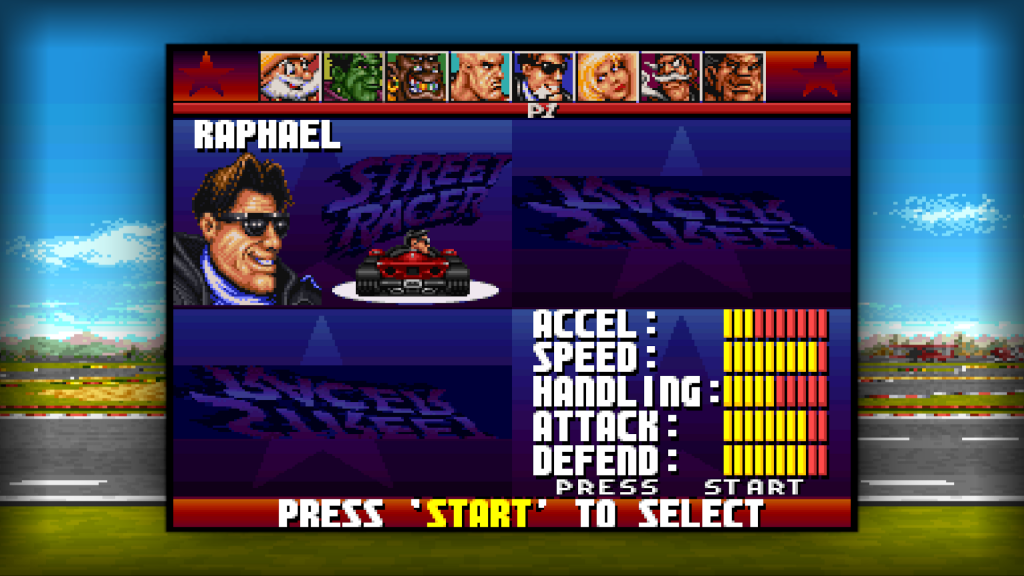Click the 'START' text to confirm selection

point(478,514)
